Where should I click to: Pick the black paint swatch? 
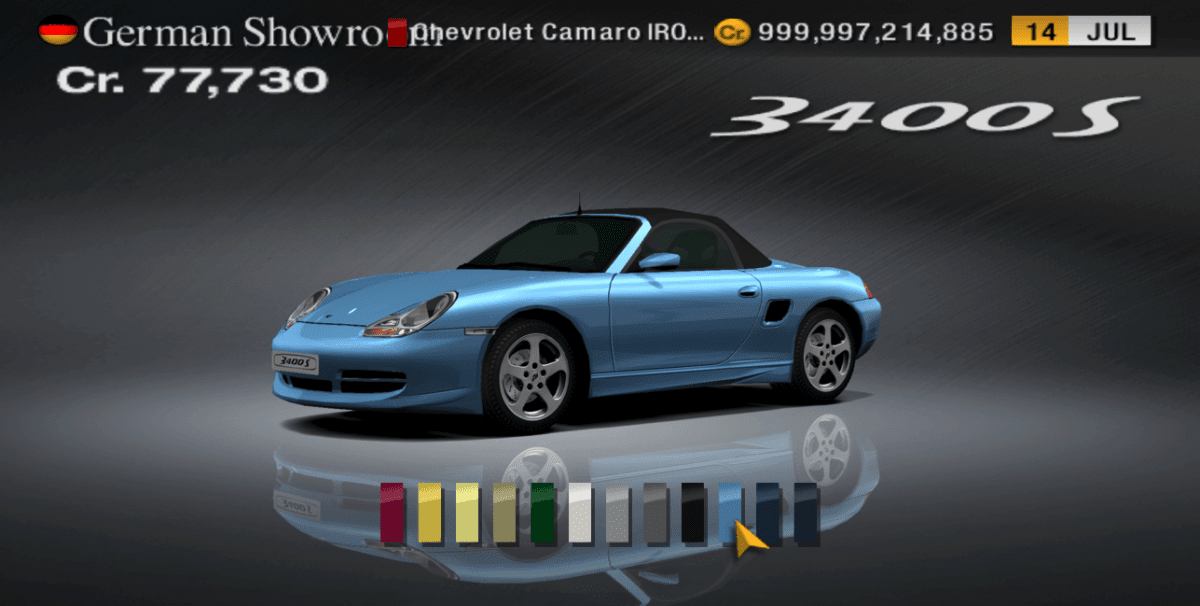point(693,512)
